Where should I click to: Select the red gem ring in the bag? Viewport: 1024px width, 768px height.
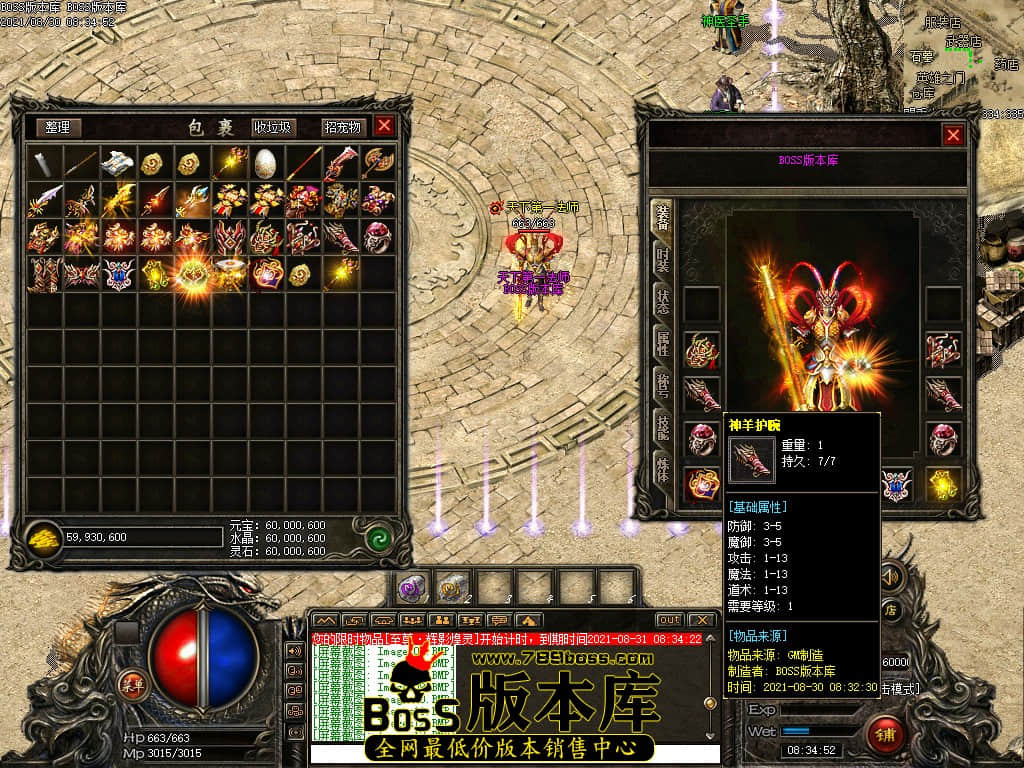click(x=377, y=236)
